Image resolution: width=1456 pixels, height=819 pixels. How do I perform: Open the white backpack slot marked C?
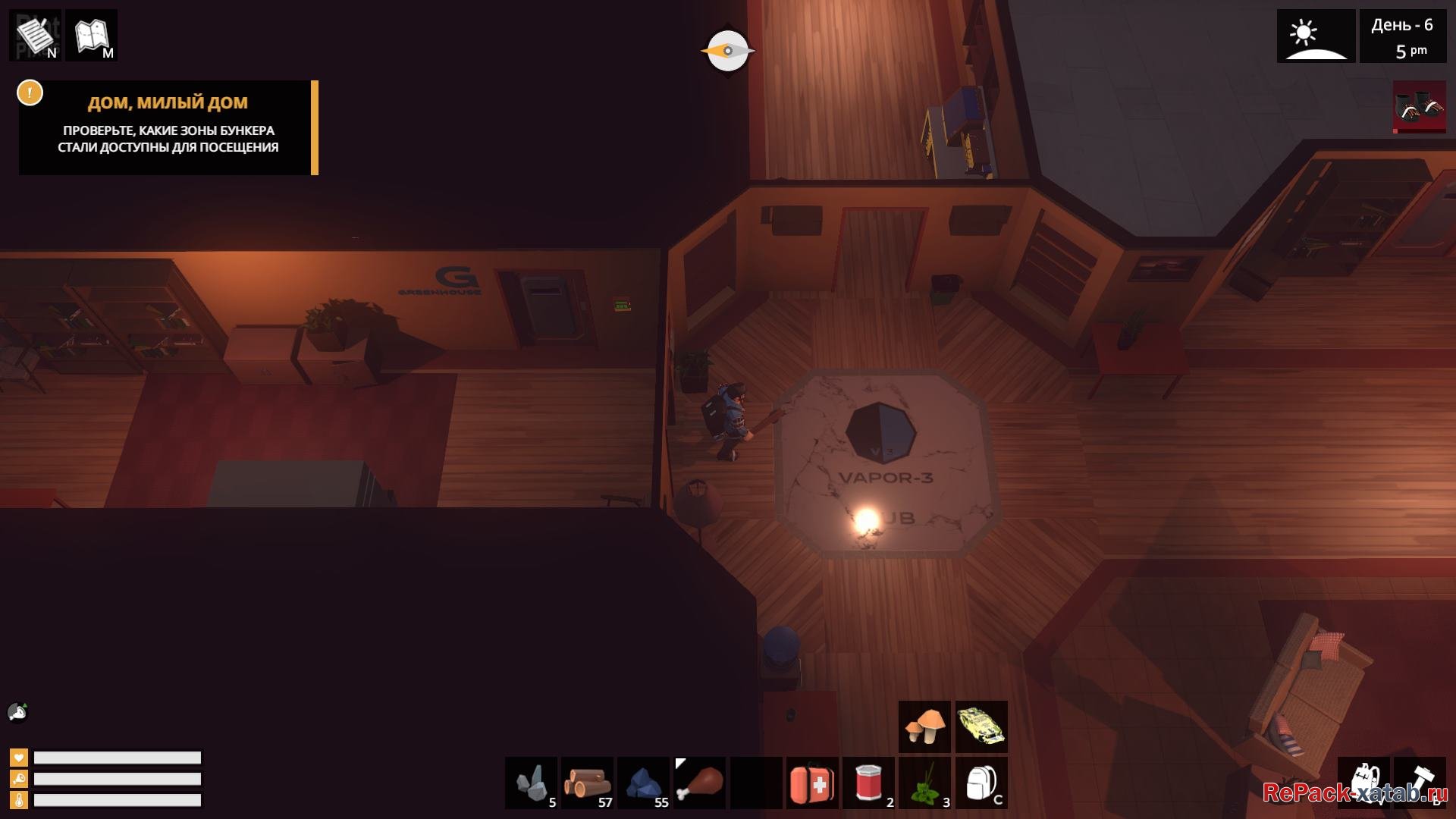point(981,783)
